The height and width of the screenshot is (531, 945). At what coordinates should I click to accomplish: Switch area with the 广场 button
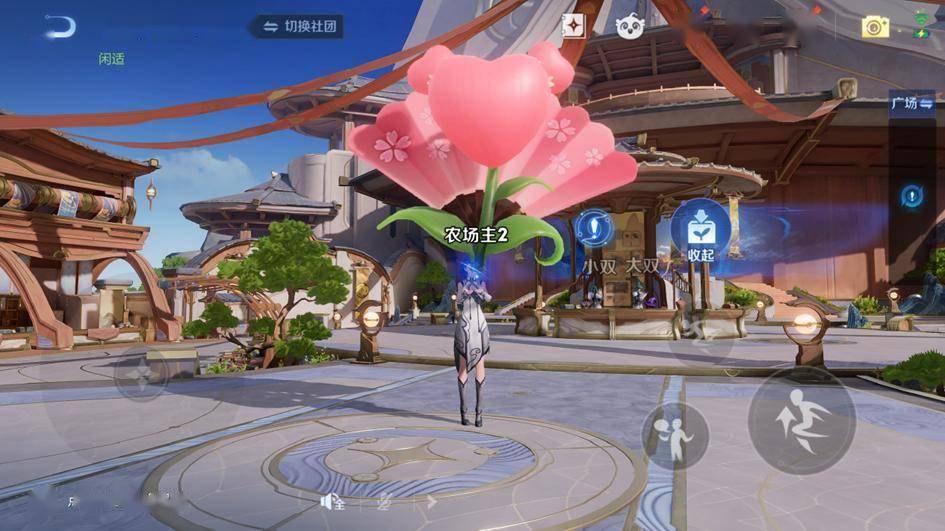point(905,103)
